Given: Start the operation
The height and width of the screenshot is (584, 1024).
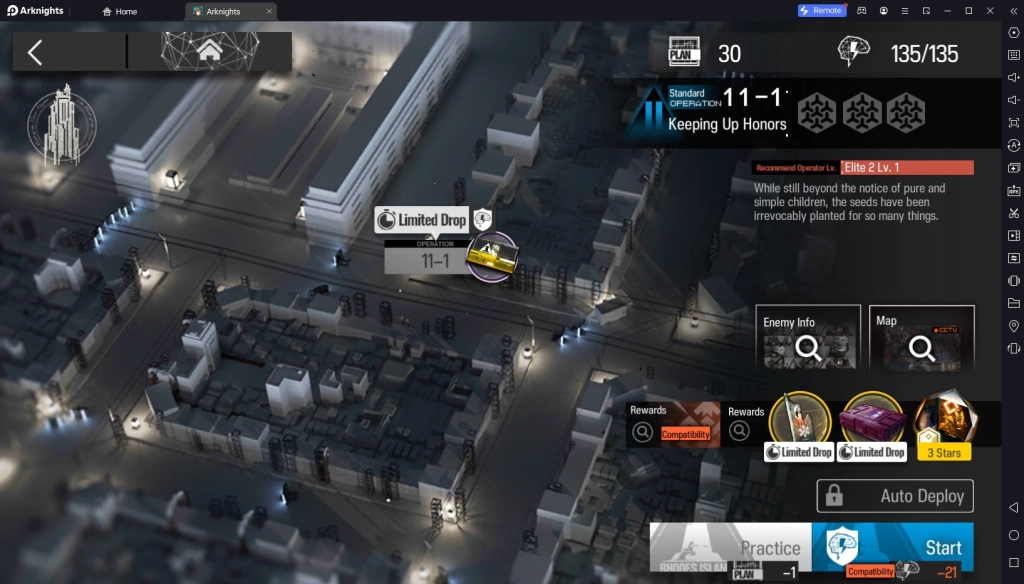Looking at the screenshot, I should click(892, 547).
